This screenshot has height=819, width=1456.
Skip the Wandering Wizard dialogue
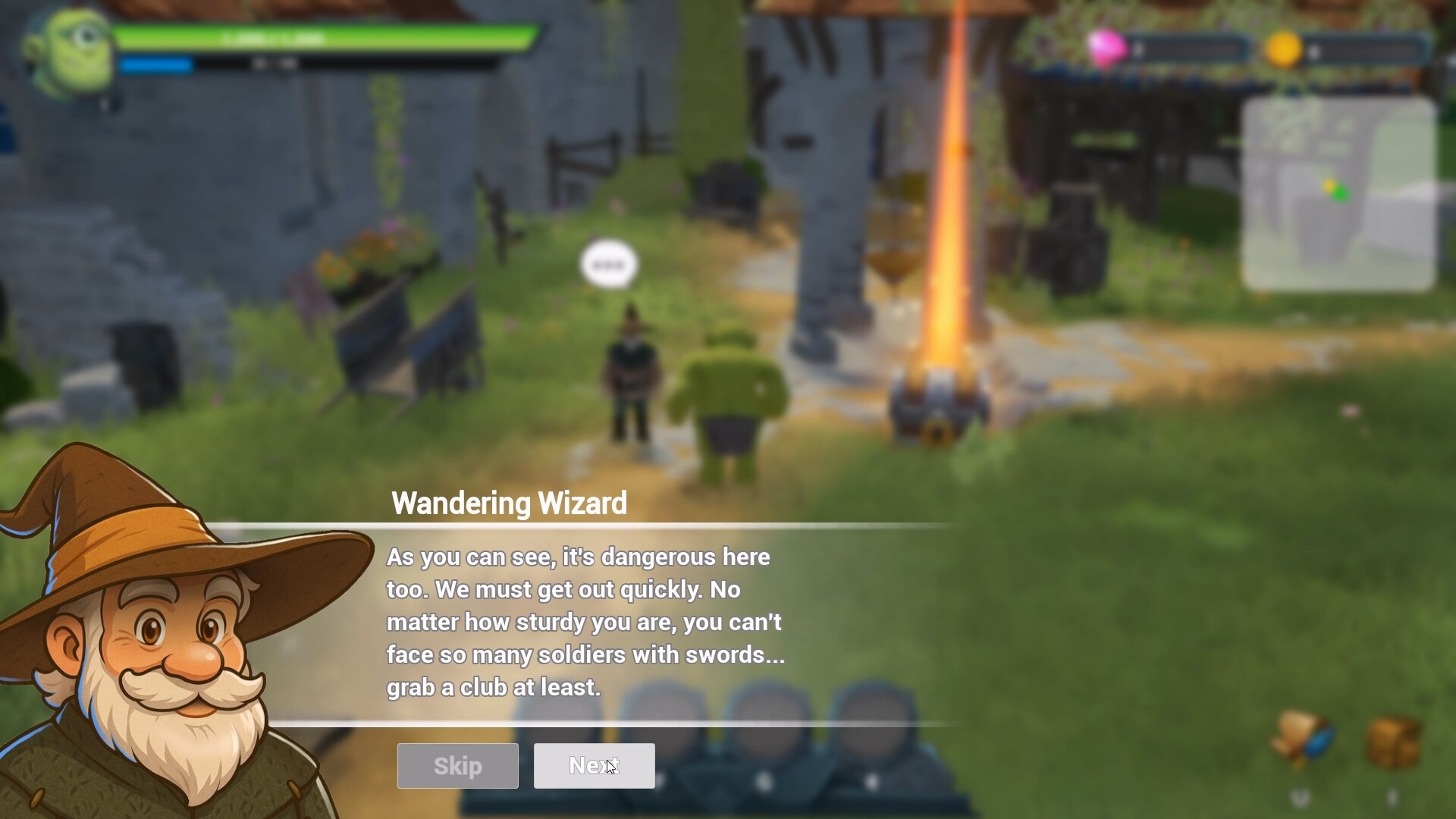point(457,766)
